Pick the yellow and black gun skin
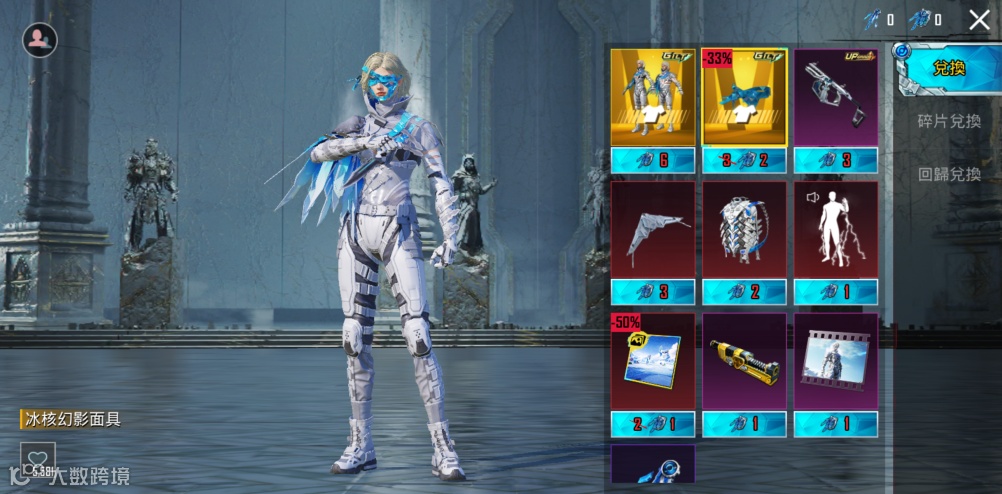This screenshot has height=494, width=1002. pyautogui.click(x=744, y=362)
